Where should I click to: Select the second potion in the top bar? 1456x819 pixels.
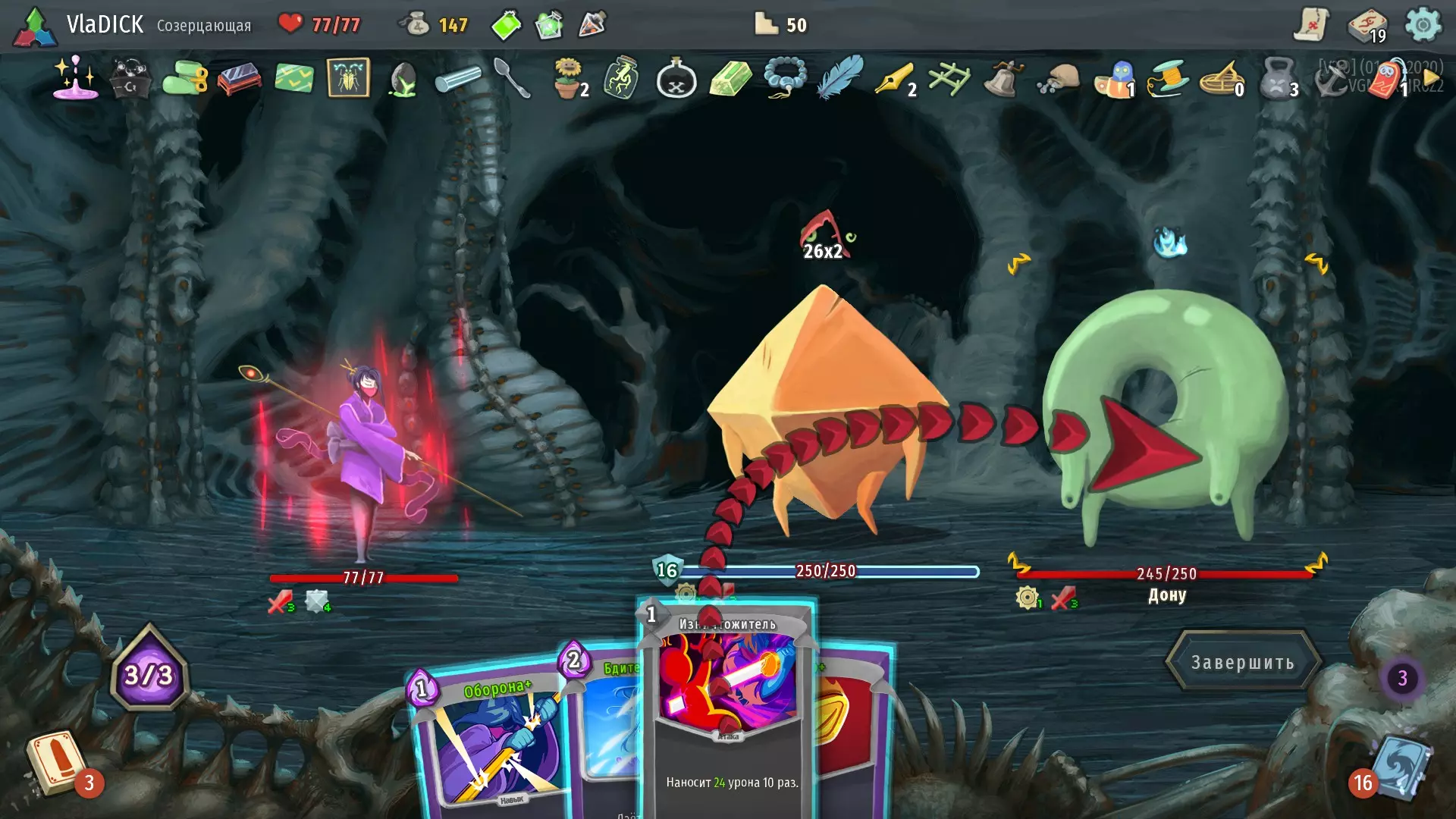[x=549, y=25]
